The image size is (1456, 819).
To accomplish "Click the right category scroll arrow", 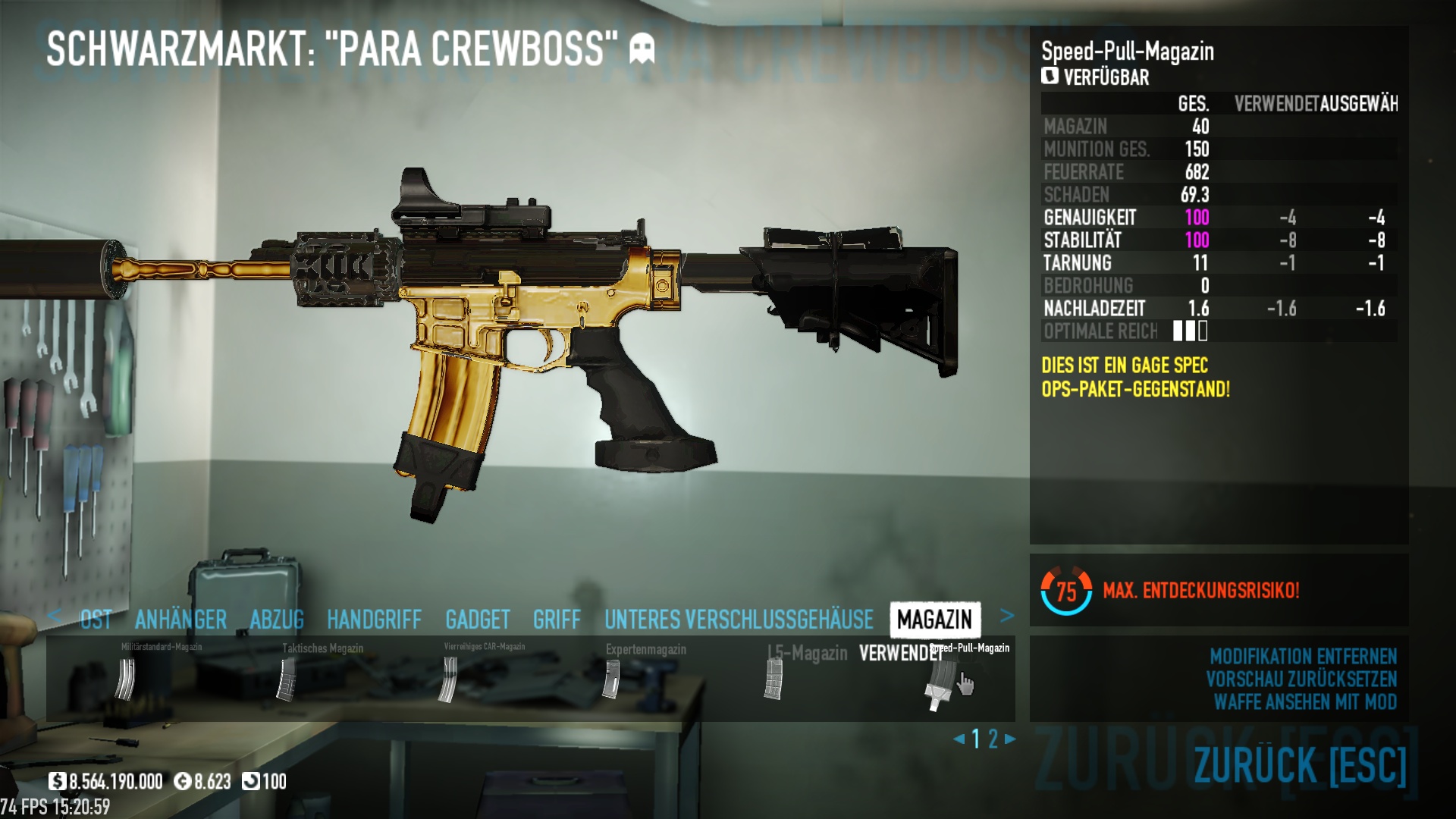I will coord(1007,616).
